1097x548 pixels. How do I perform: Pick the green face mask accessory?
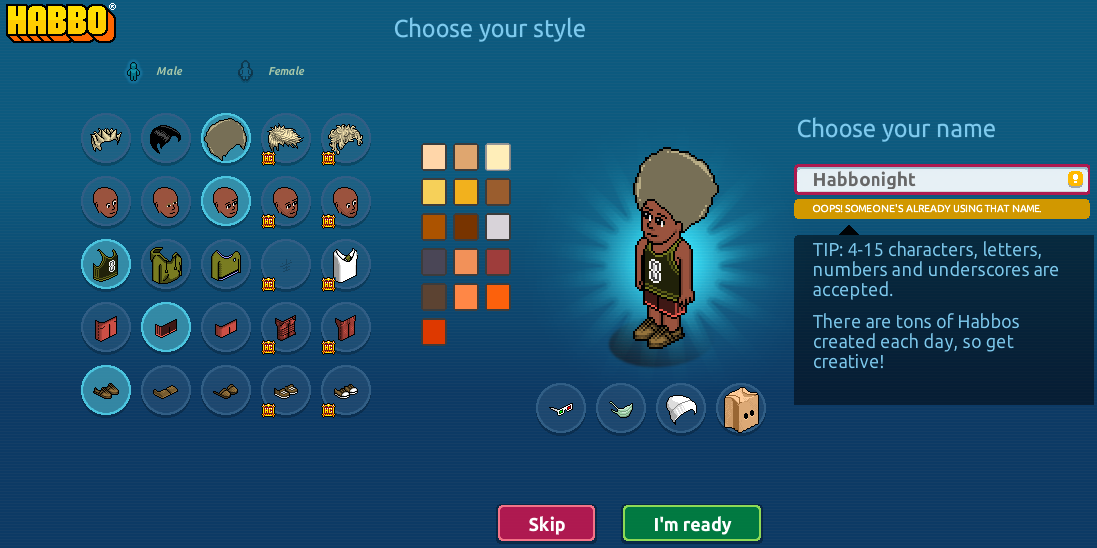coord(621,408)
